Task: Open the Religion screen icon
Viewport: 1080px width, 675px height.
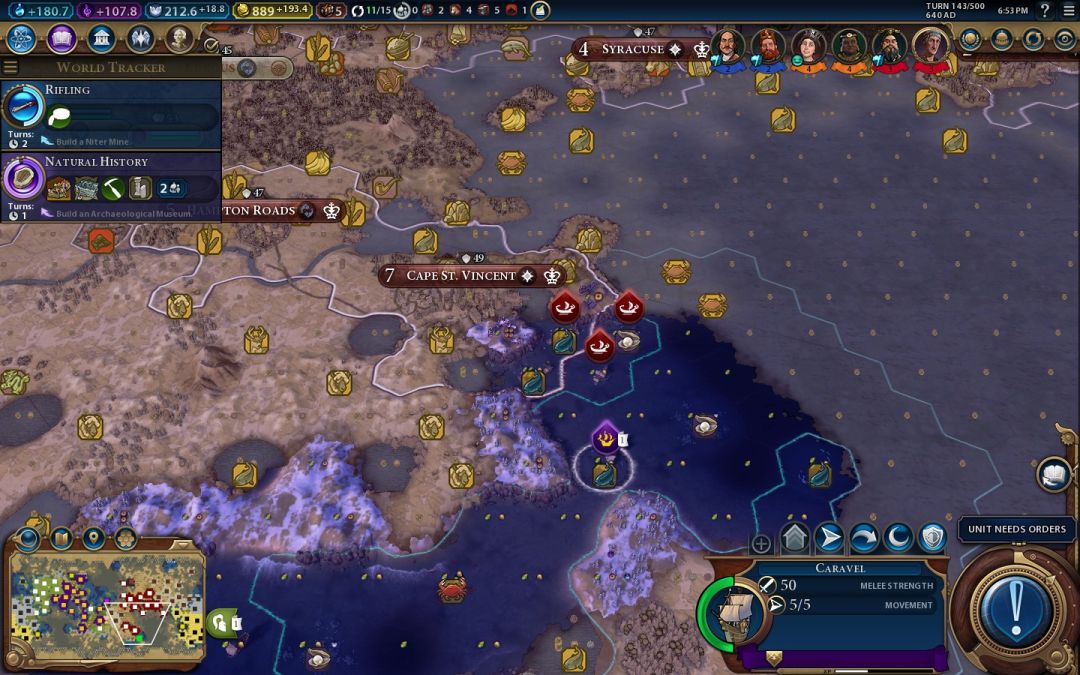Action: click(140, 39)
